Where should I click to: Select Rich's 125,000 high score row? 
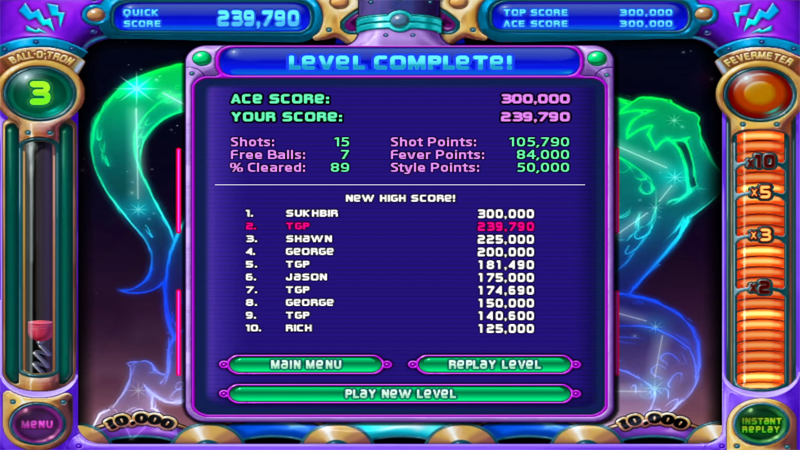click(x=400, y=328)
